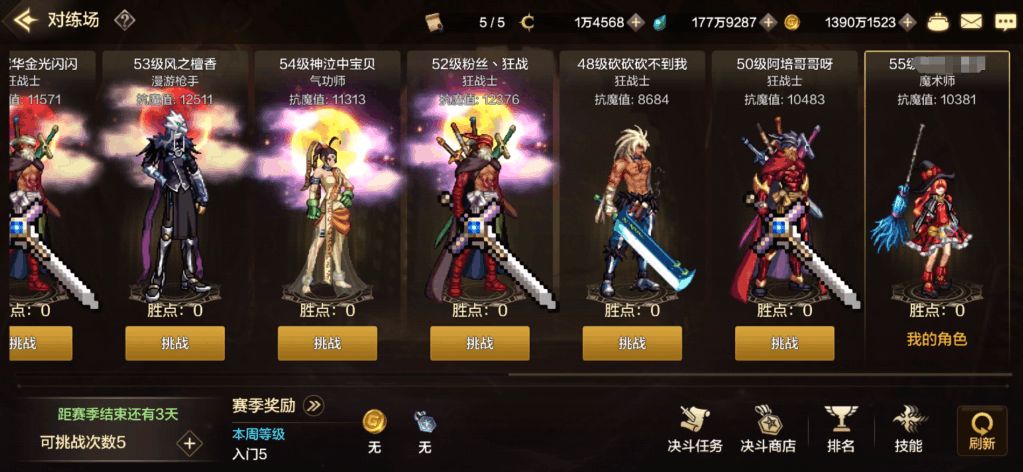Refresh opponents with 刷新 button
1023x472 pixels.
[981, 430]
